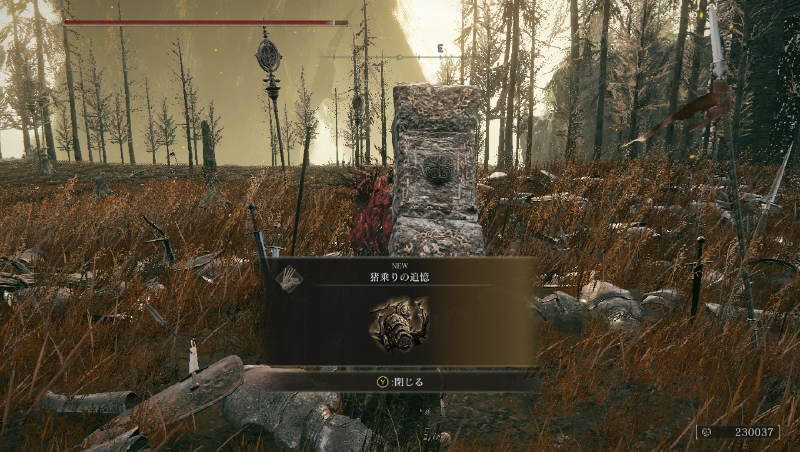Select the 猪乗りの追憶 item icon

399,323
